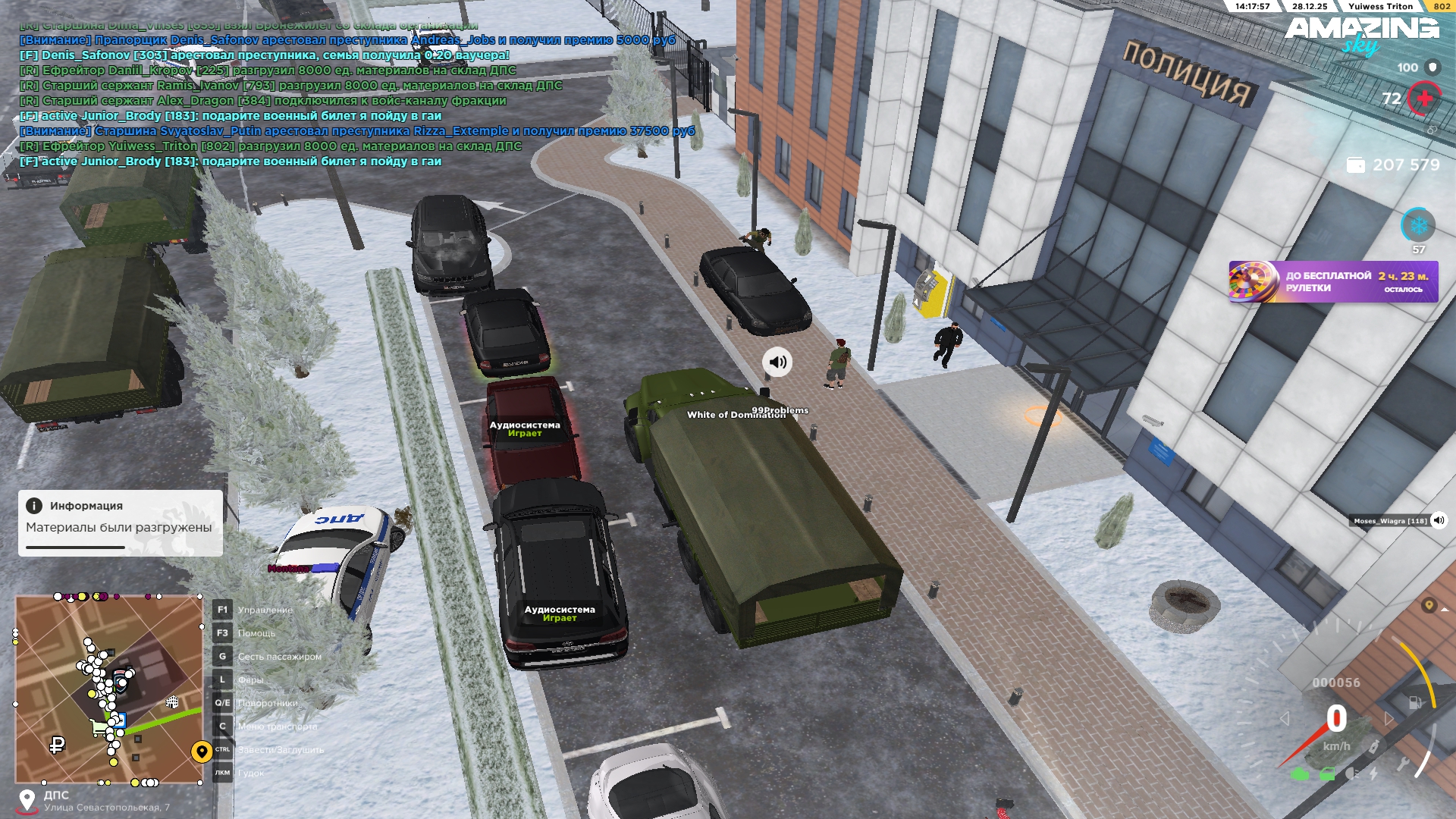Screen dimensions: 1456x819
Task: Toggle the round speaker icon above the truck
Action: click(777, 362)
